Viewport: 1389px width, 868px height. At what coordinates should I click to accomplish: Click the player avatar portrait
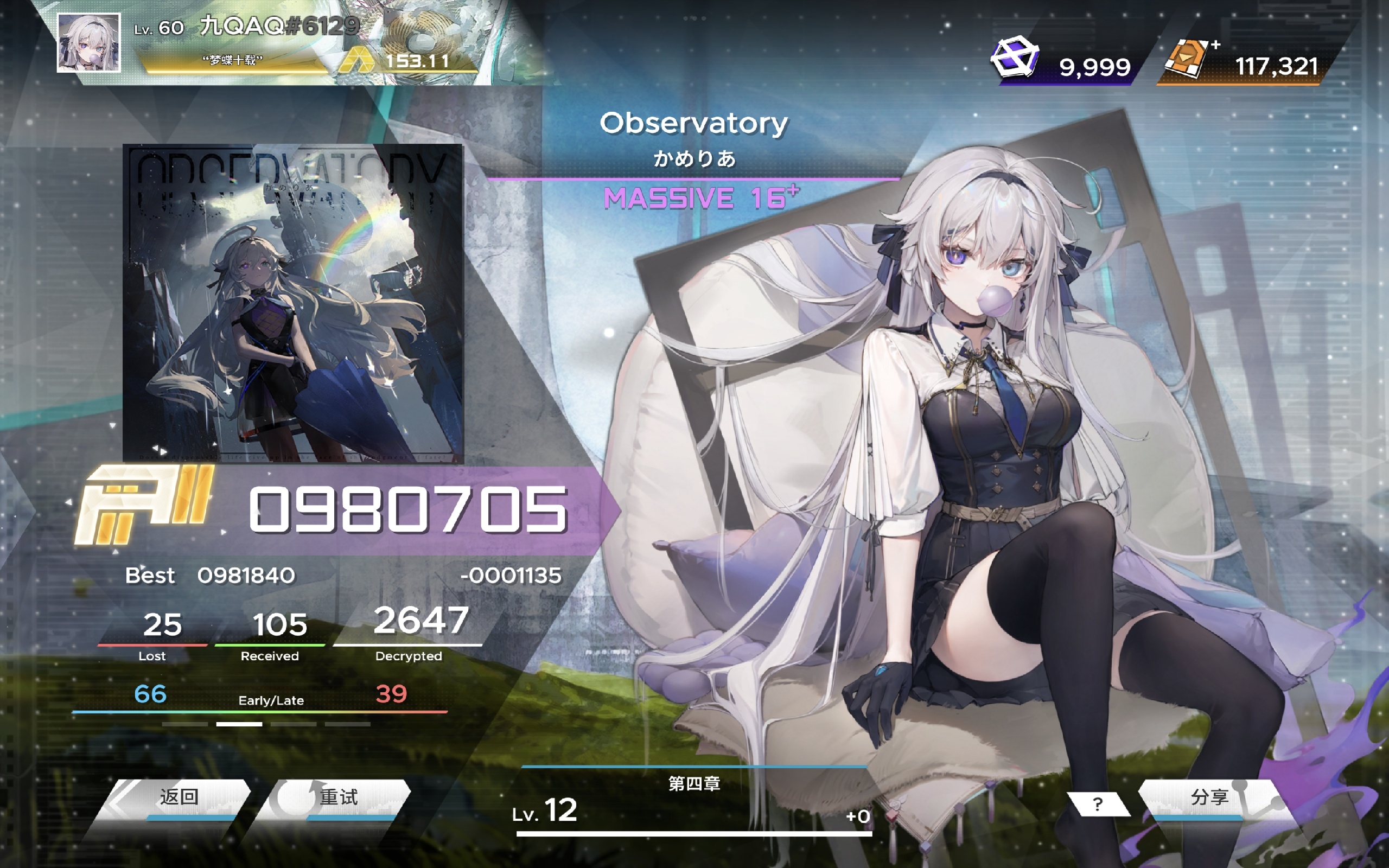[x=89, y=43]
